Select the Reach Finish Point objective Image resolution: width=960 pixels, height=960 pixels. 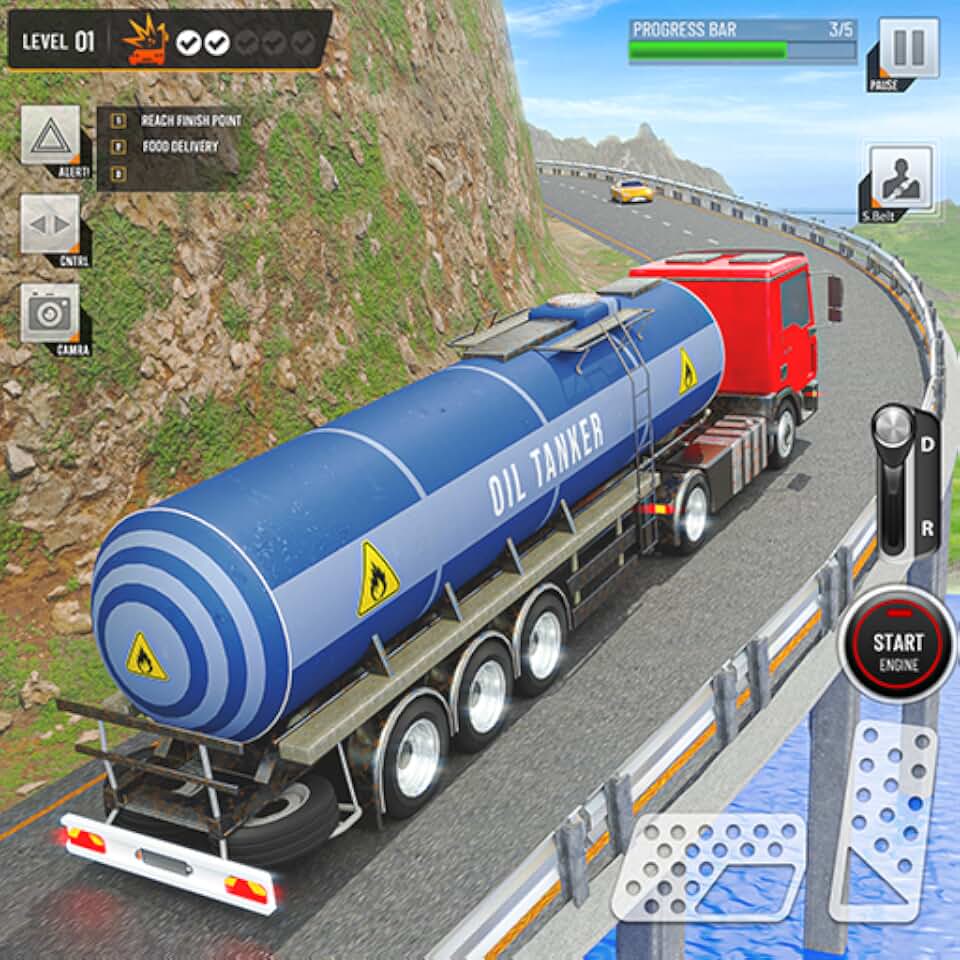pos(190,121)
